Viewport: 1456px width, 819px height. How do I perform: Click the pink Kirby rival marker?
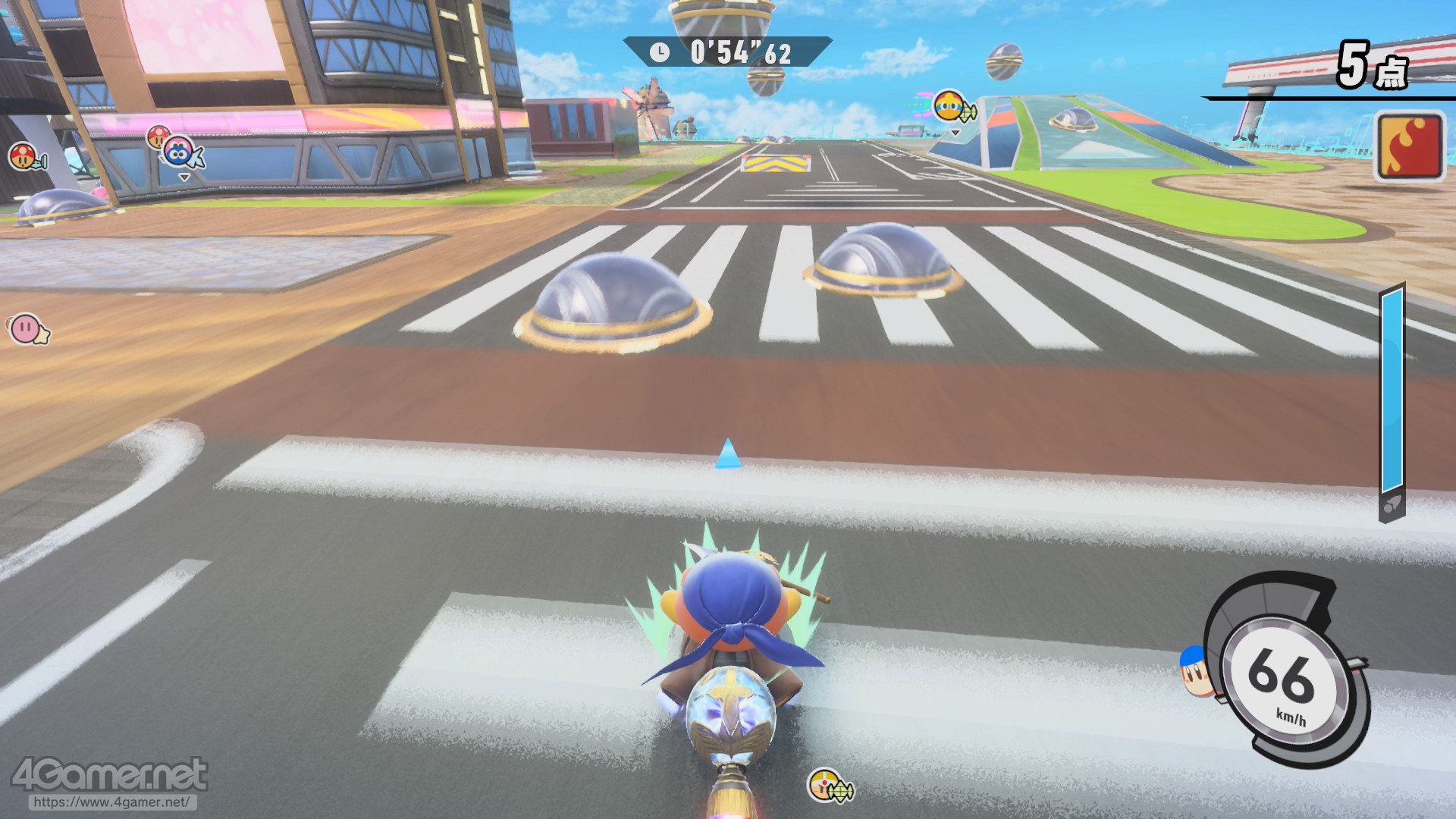tap(27, 329)
